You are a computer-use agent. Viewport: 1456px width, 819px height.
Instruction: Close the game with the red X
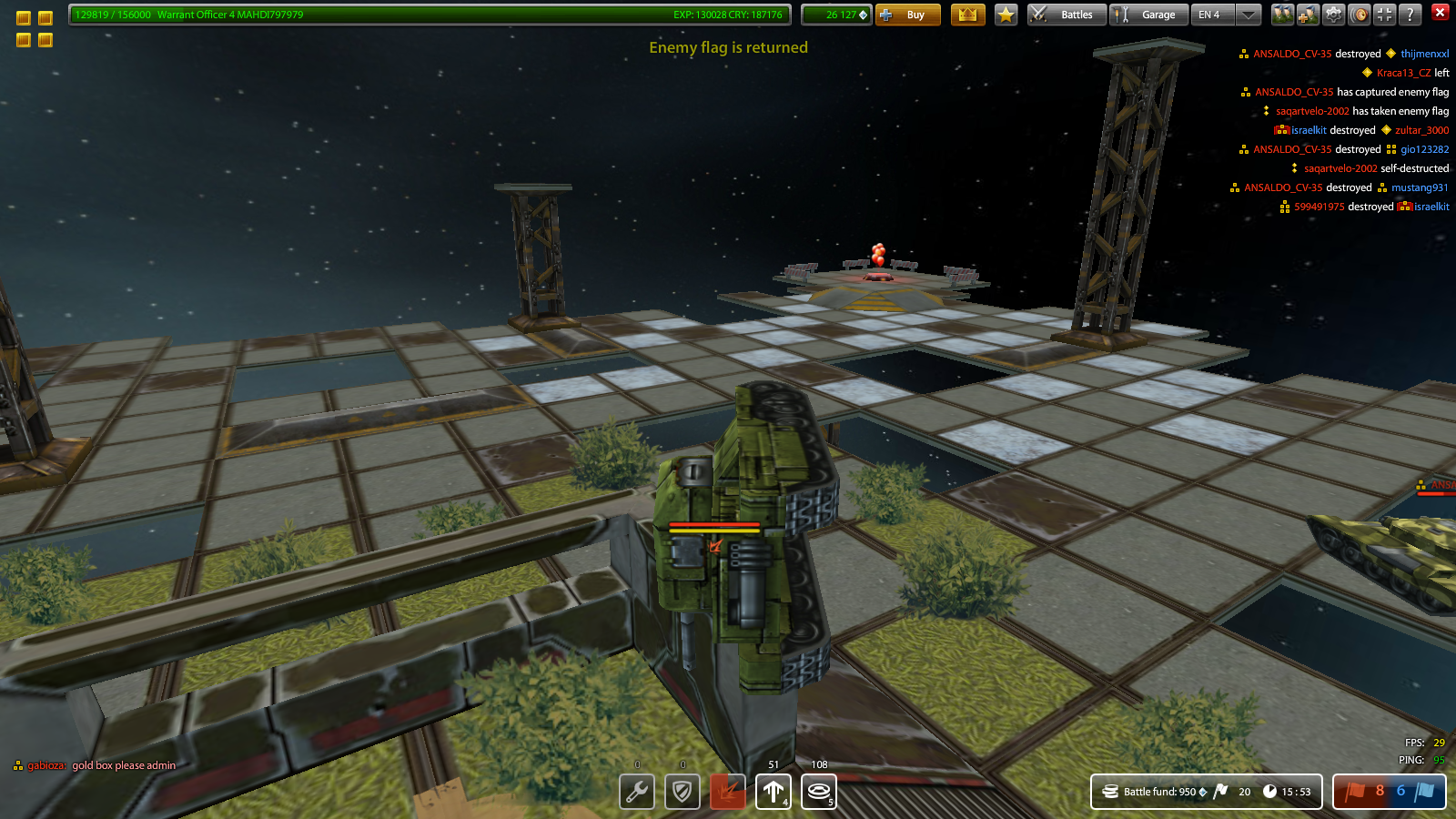coord(1440,12)
